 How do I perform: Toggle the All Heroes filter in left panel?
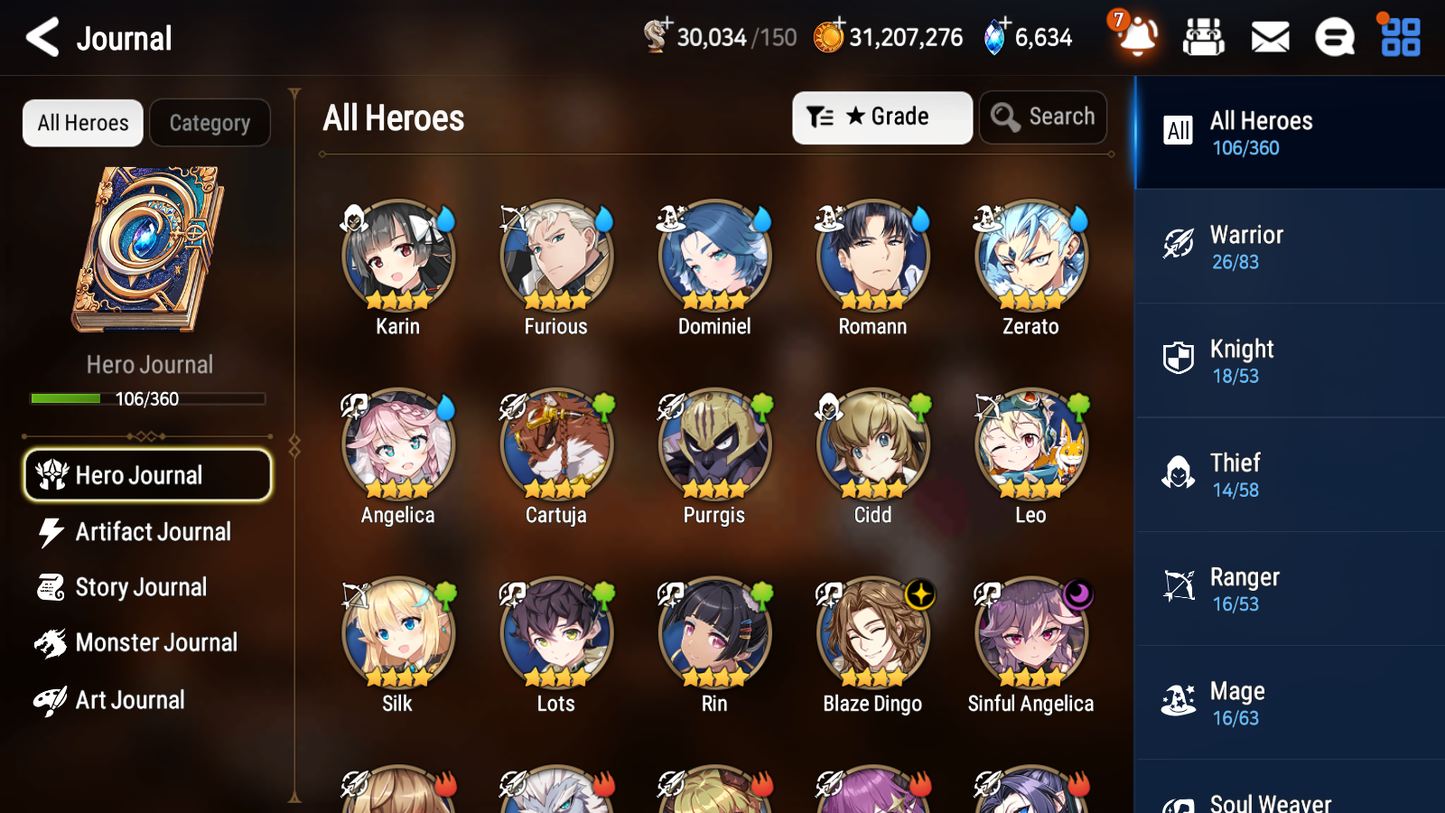coord(82,122)
